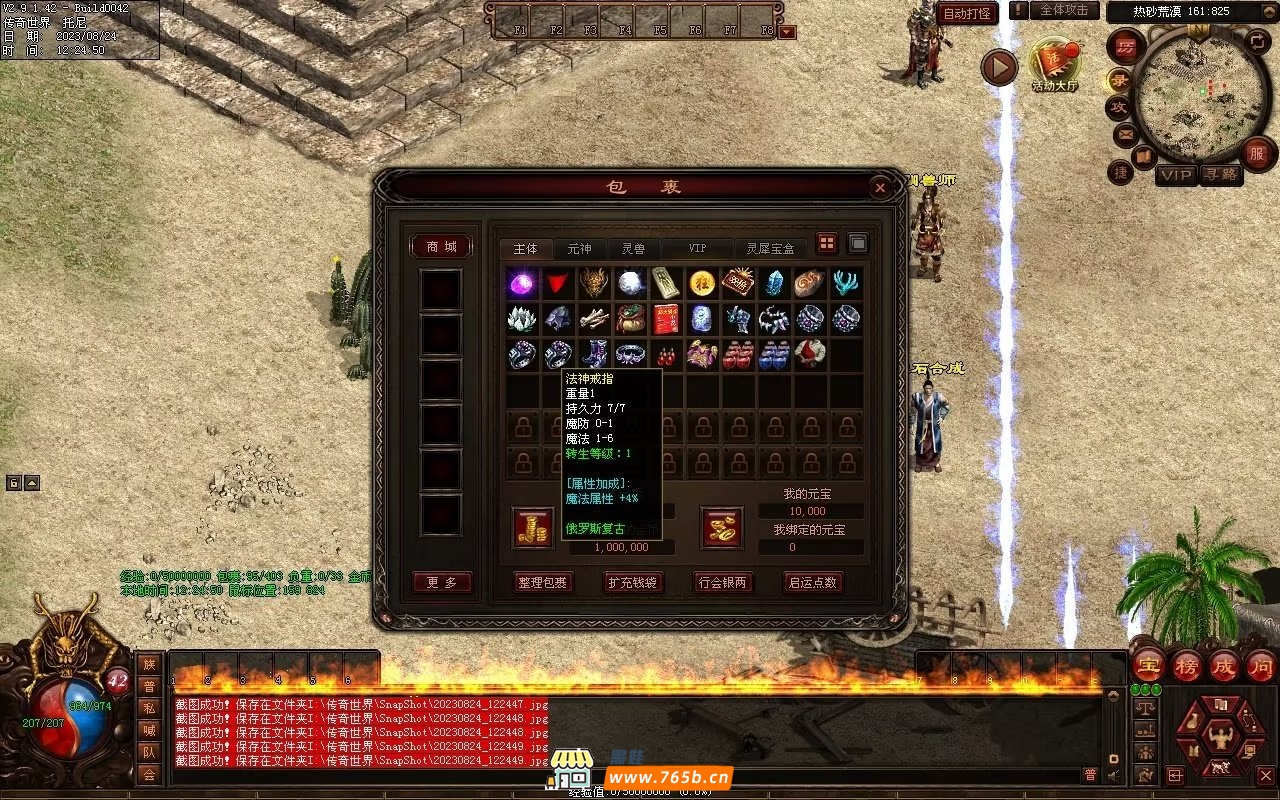Pick the red book item in the bag
The width and height of the screenshot is (1280, 800).
pos(665,320)
